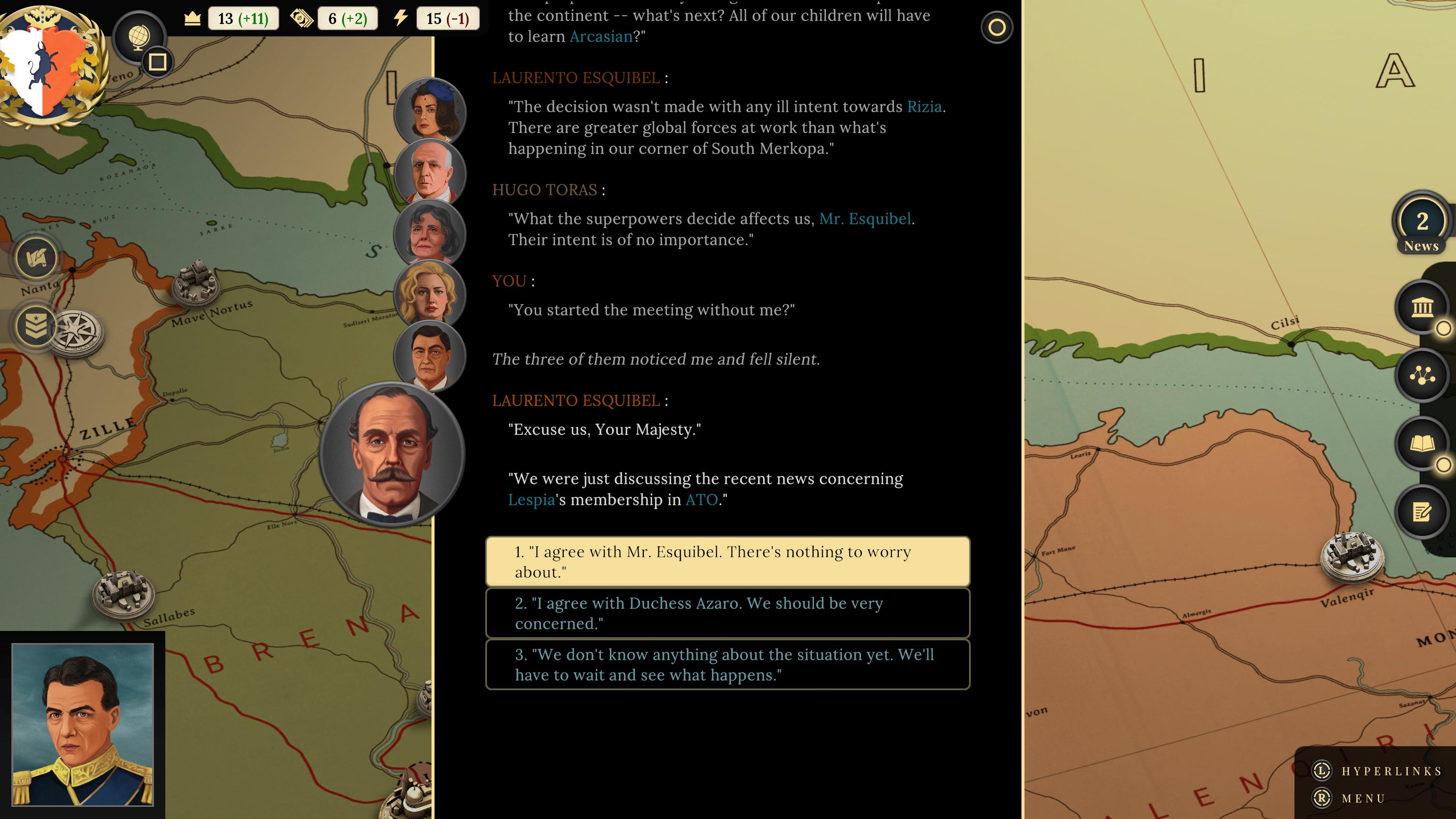Screen dimensions: 1456x819
Task: Select the woman with blue hat portrait
Action: pyautogui.click(x=430, y=113)
